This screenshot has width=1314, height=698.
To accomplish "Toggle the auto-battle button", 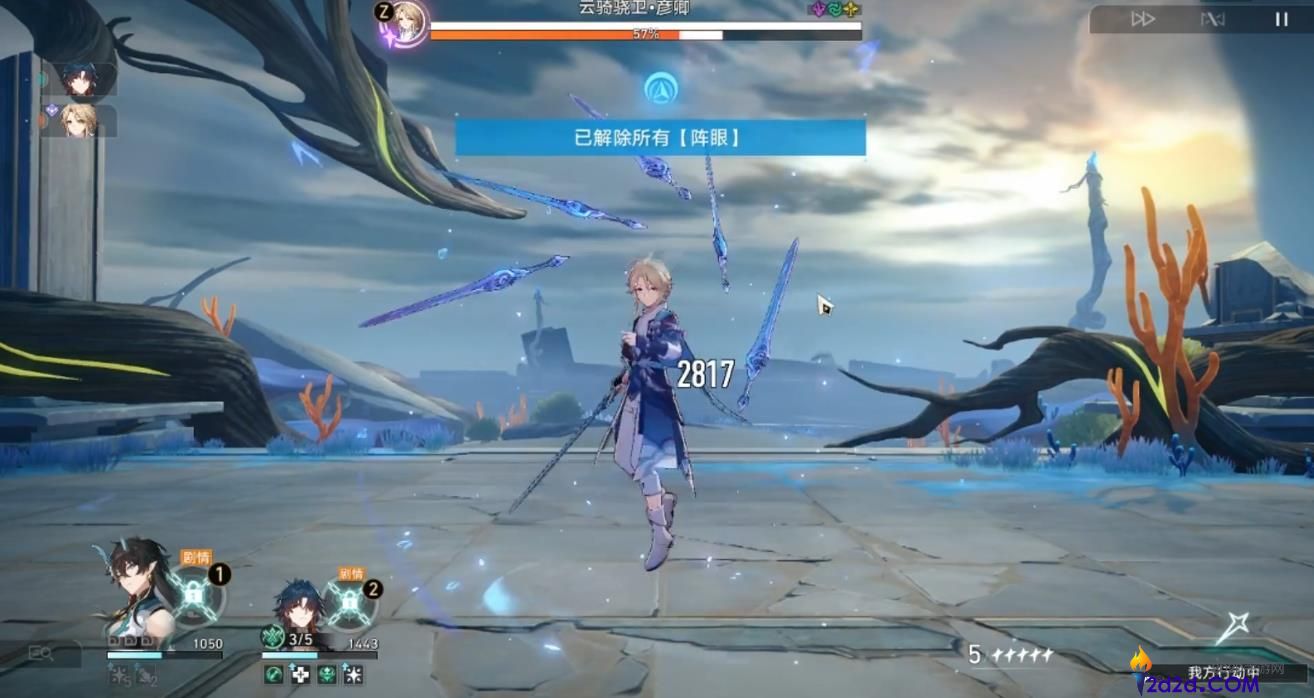I will [1212, 19].
